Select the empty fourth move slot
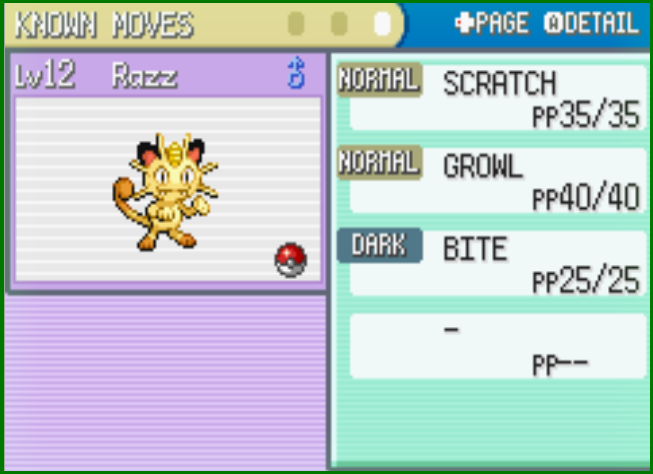This screenshot has width=653, height=474. coord(490,345)
